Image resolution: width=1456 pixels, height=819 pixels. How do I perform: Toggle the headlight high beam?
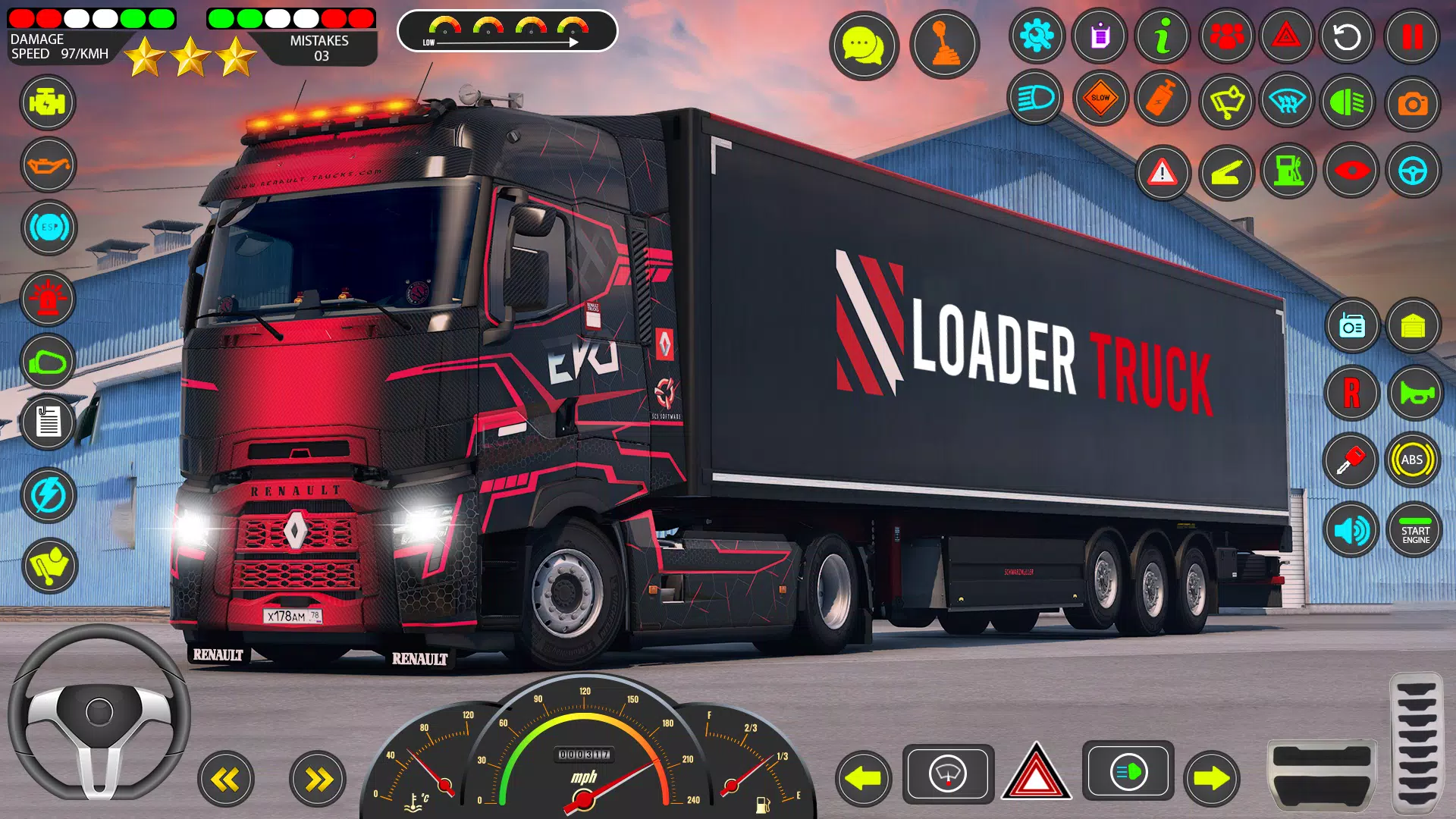pyautogui.click(x=1037, y=99)
